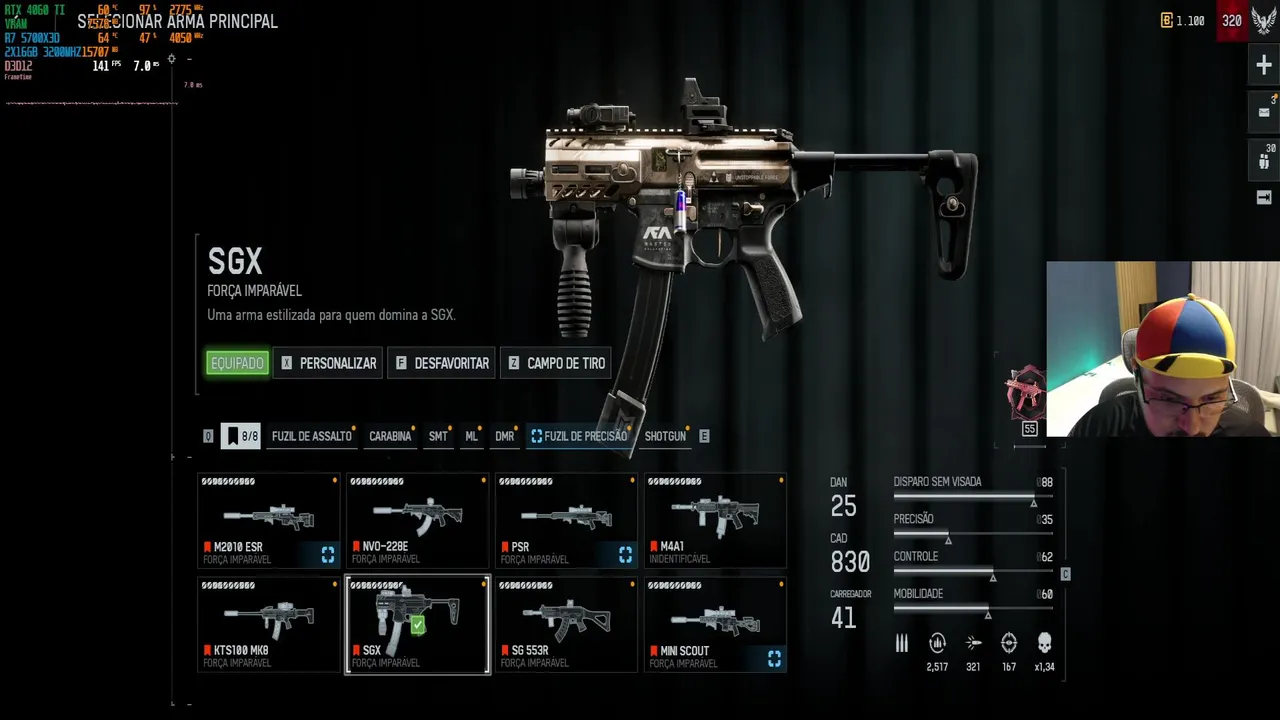Click the Desfavoritar button
This screenshot has width=1280, height=720.
(x=441, y=363)
